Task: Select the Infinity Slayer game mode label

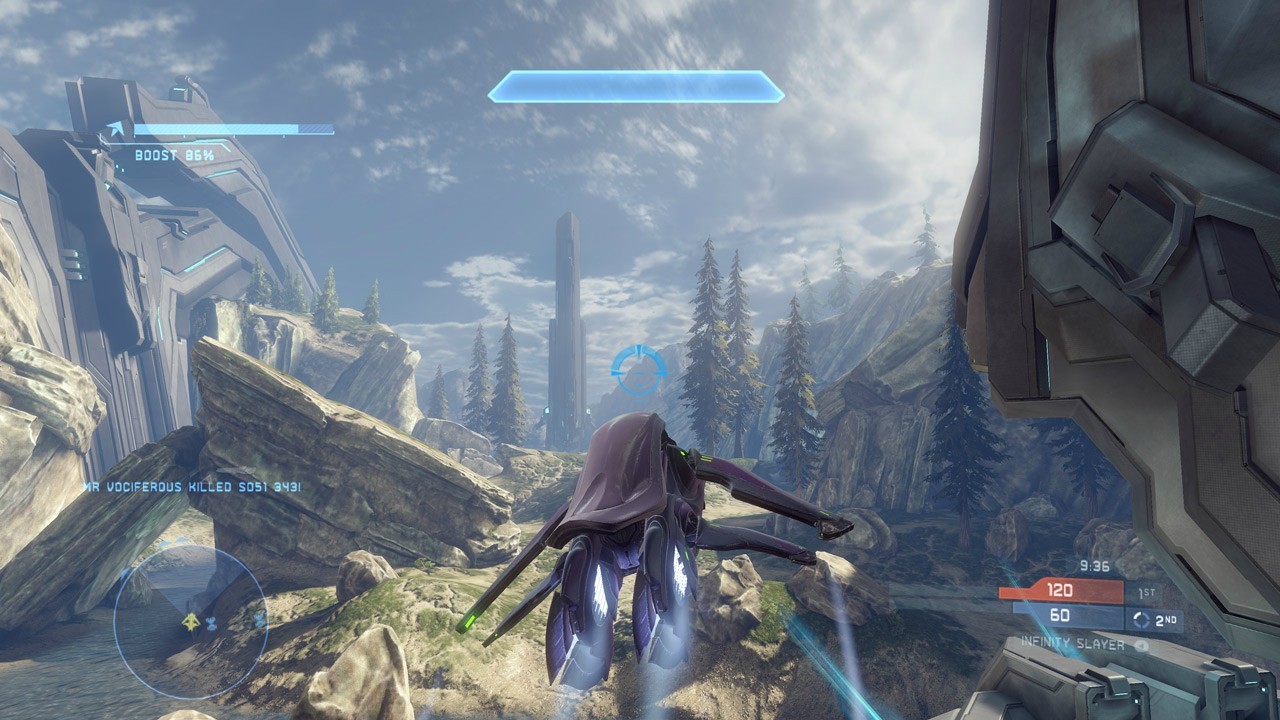Action: [x=1073, y=645]
